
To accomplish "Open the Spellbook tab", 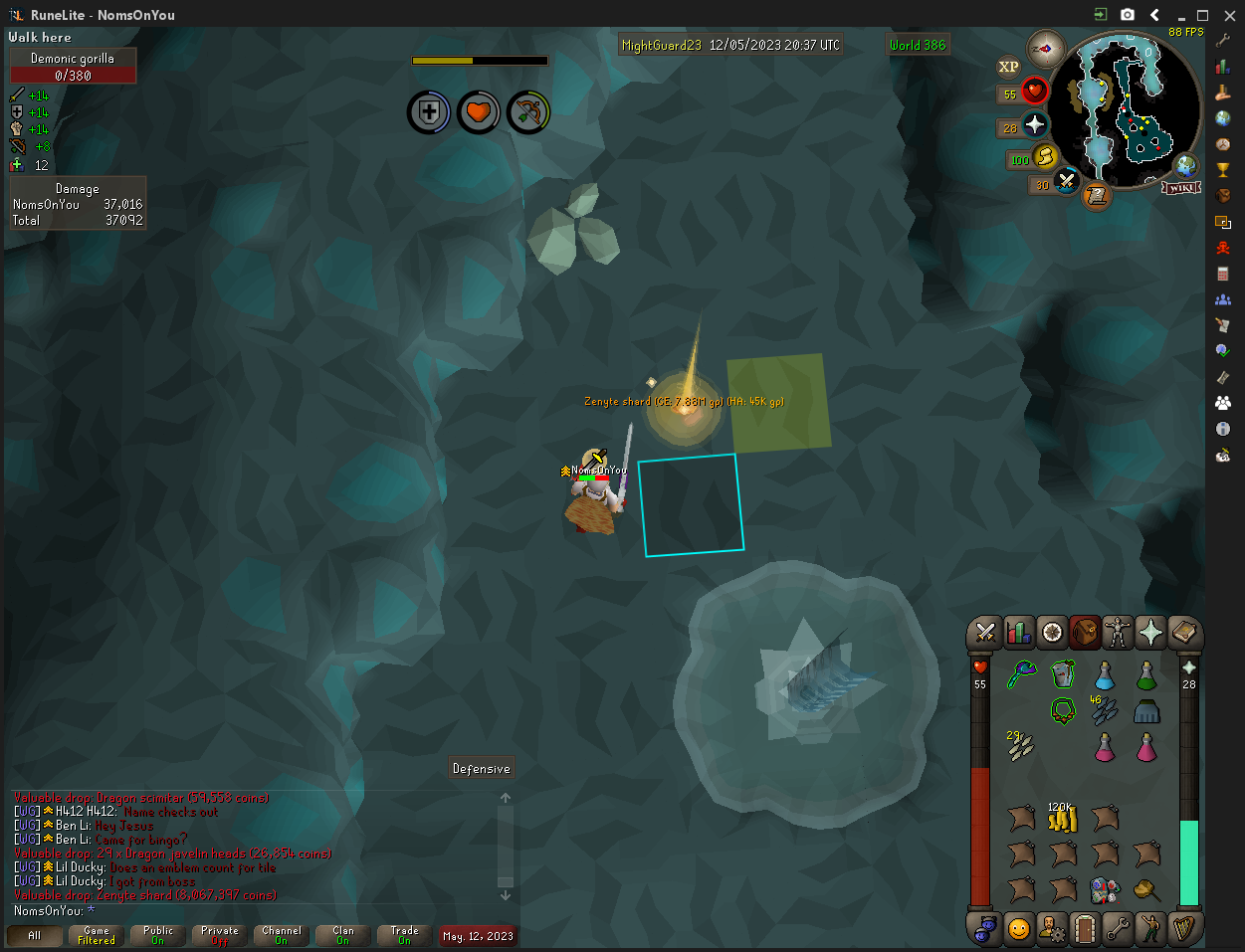I will coord(1184,632).
